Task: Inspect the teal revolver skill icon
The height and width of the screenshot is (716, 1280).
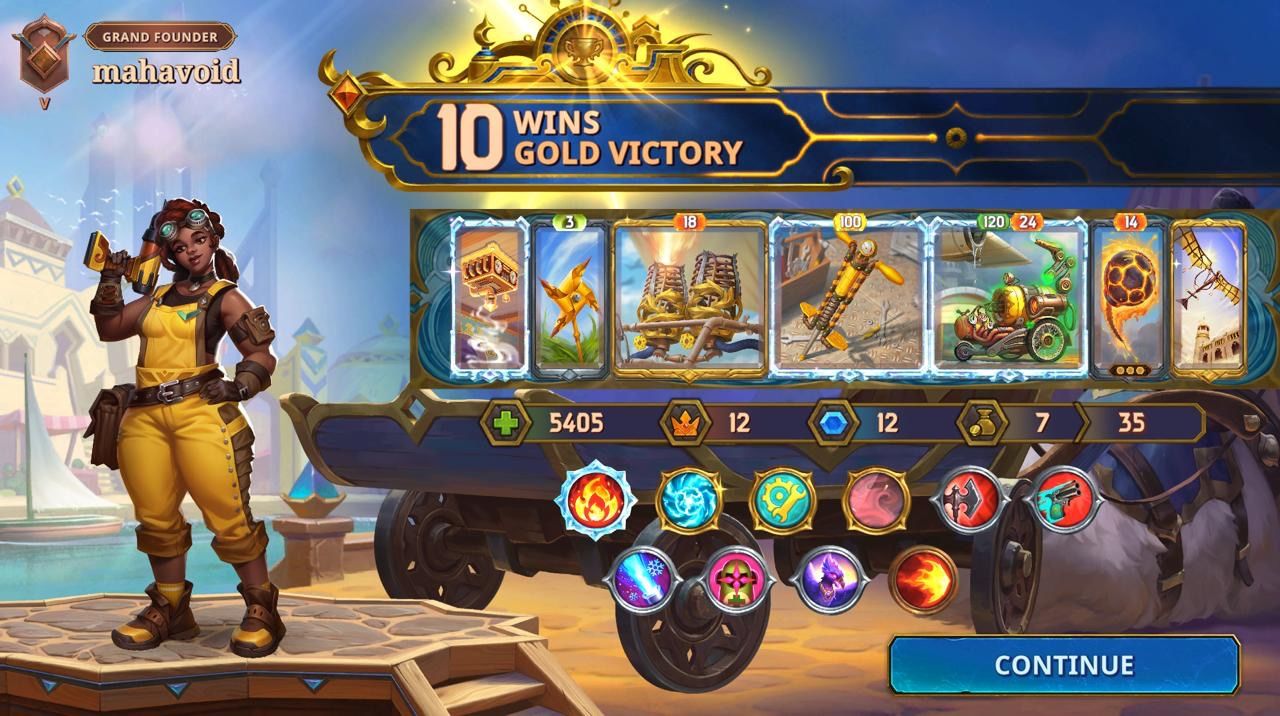Action: [1064, 497]
